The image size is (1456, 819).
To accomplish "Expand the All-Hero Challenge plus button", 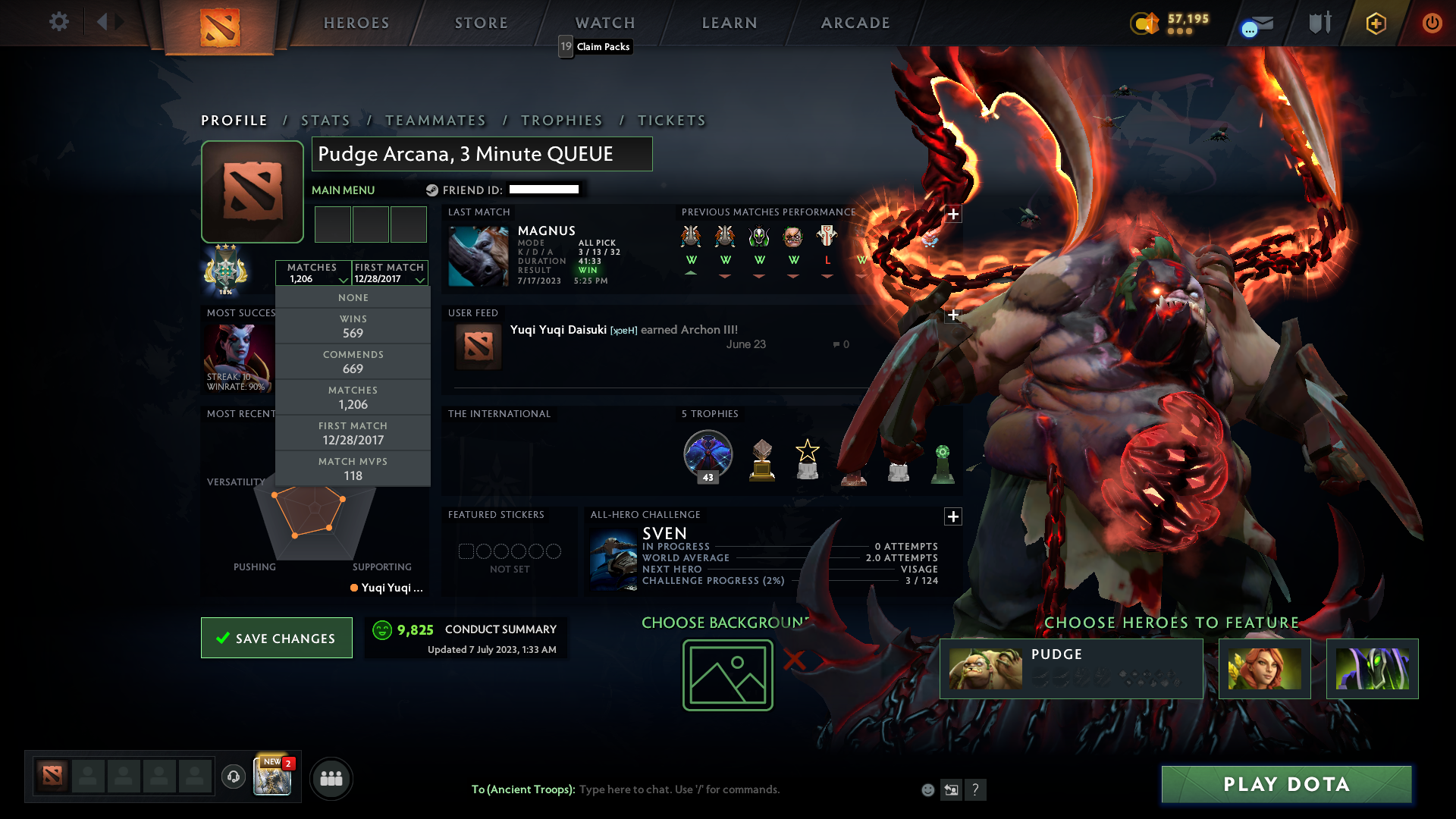I will [x=953, y=516].
